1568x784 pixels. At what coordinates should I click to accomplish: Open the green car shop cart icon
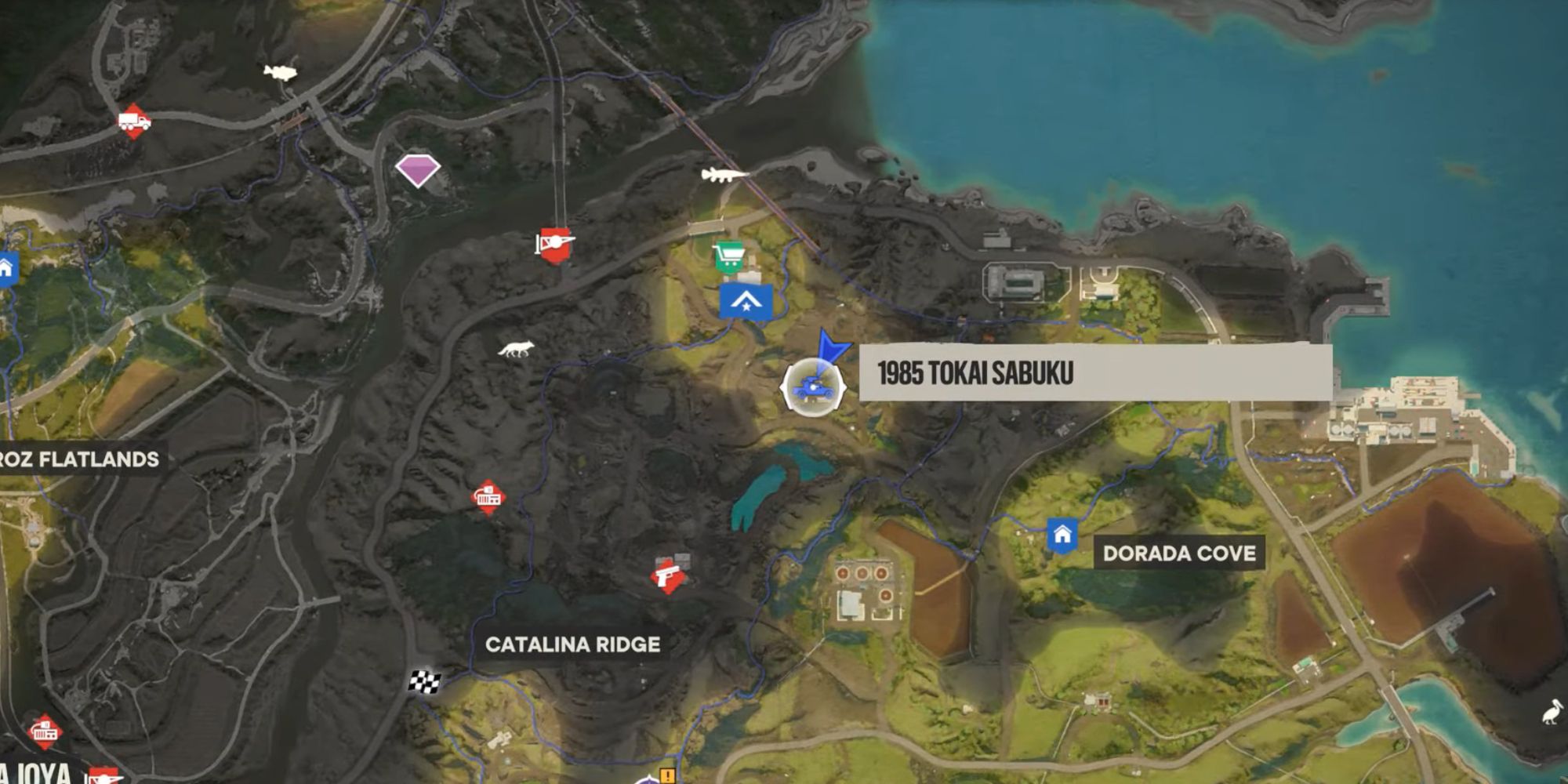[x=729, y=255]
